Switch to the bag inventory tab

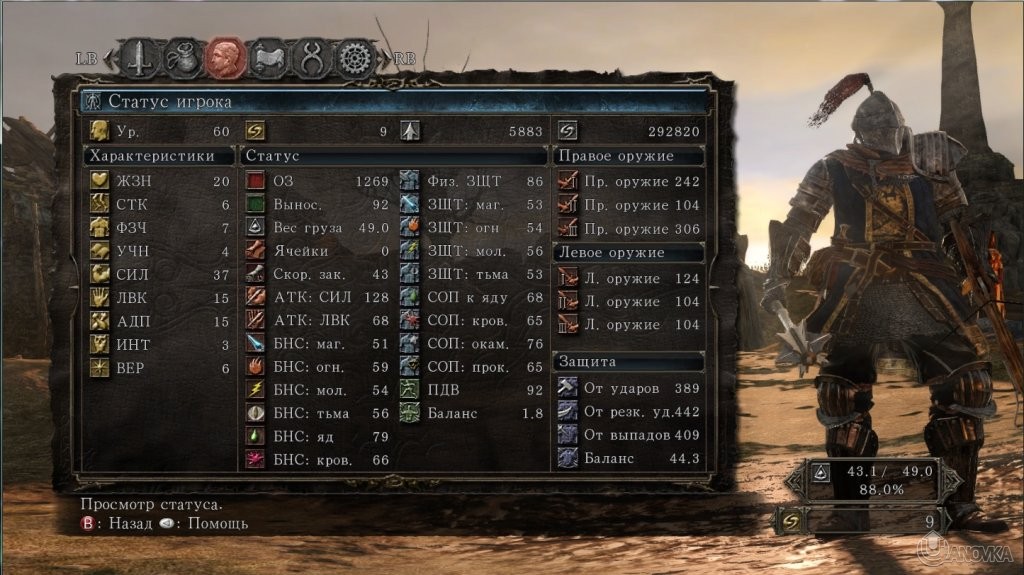point(183,57)
